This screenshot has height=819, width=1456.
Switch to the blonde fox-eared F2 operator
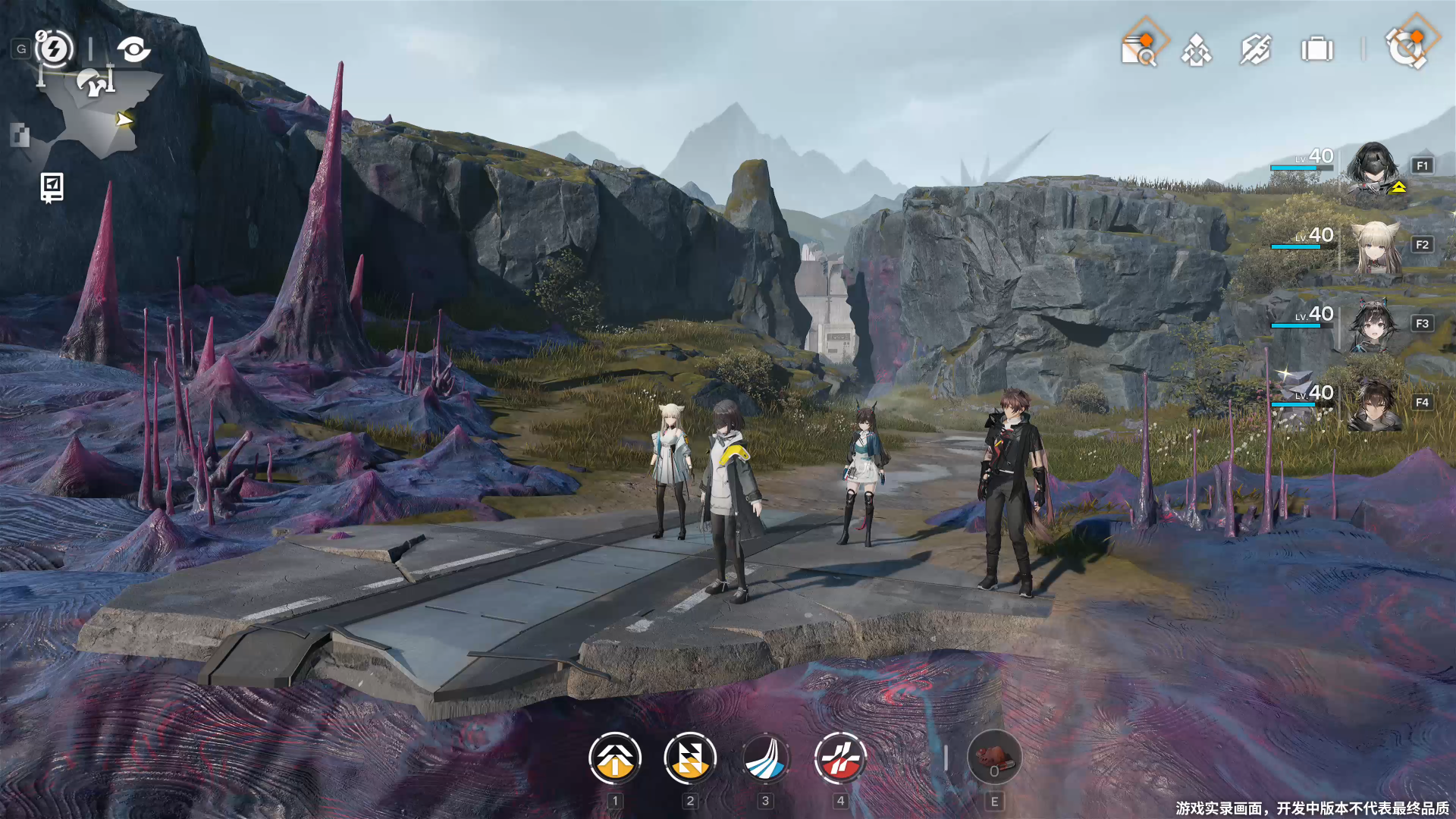point(1373,246)
